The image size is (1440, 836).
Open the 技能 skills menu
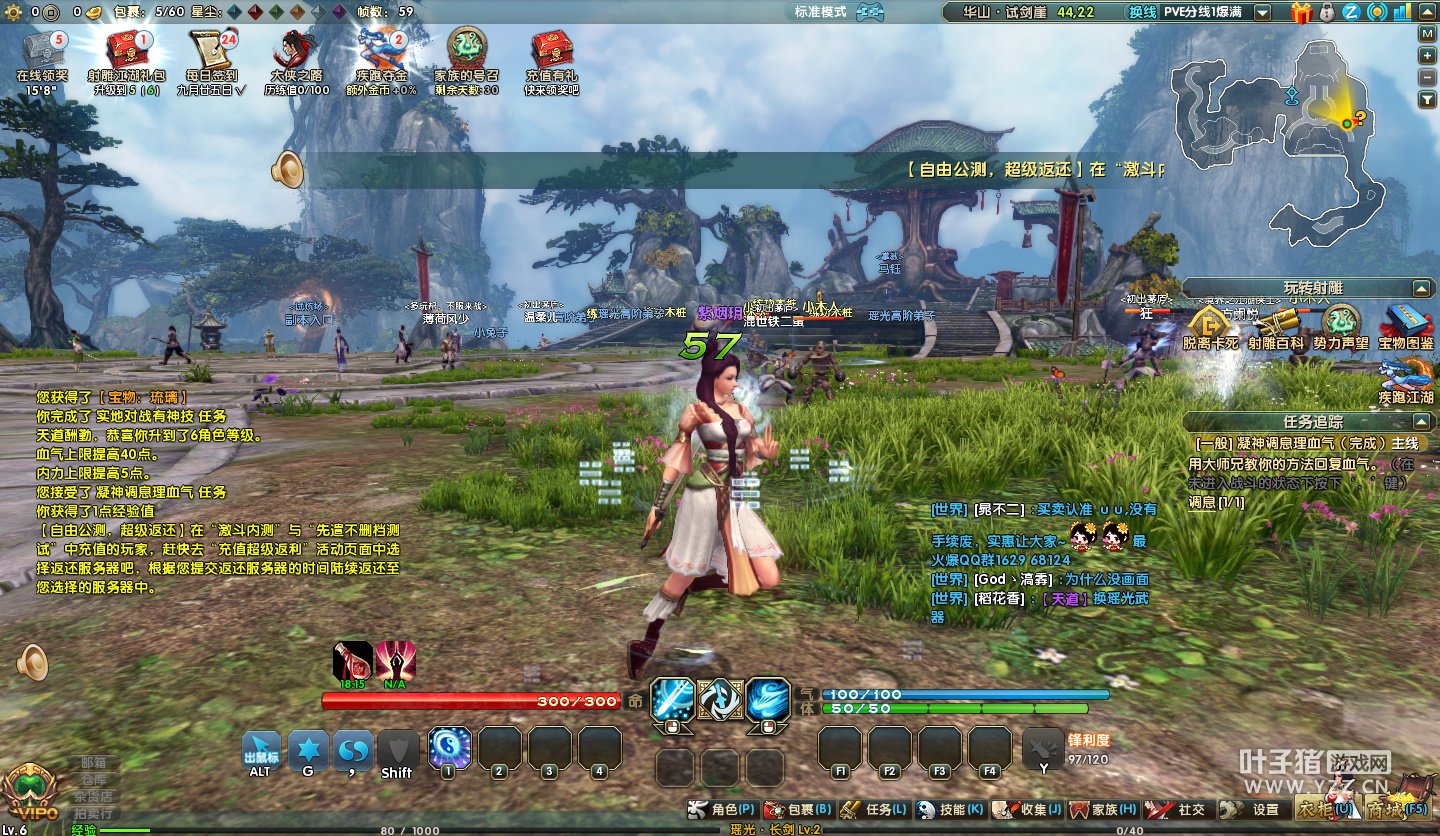[x=950, y=809]
